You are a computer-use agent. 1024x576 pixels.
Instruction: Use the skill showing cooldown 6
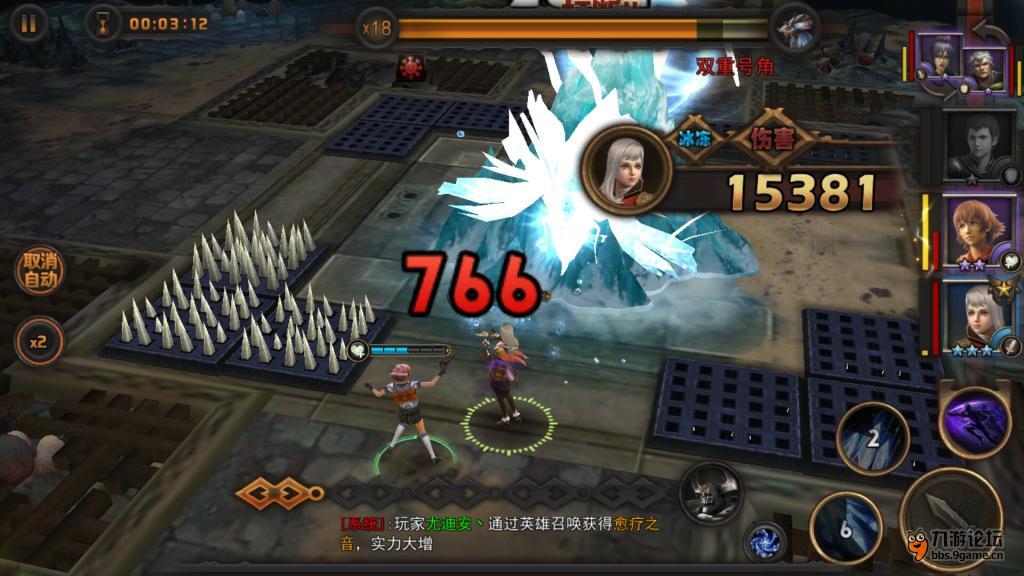pyautogui.click(x=845, y=528)
